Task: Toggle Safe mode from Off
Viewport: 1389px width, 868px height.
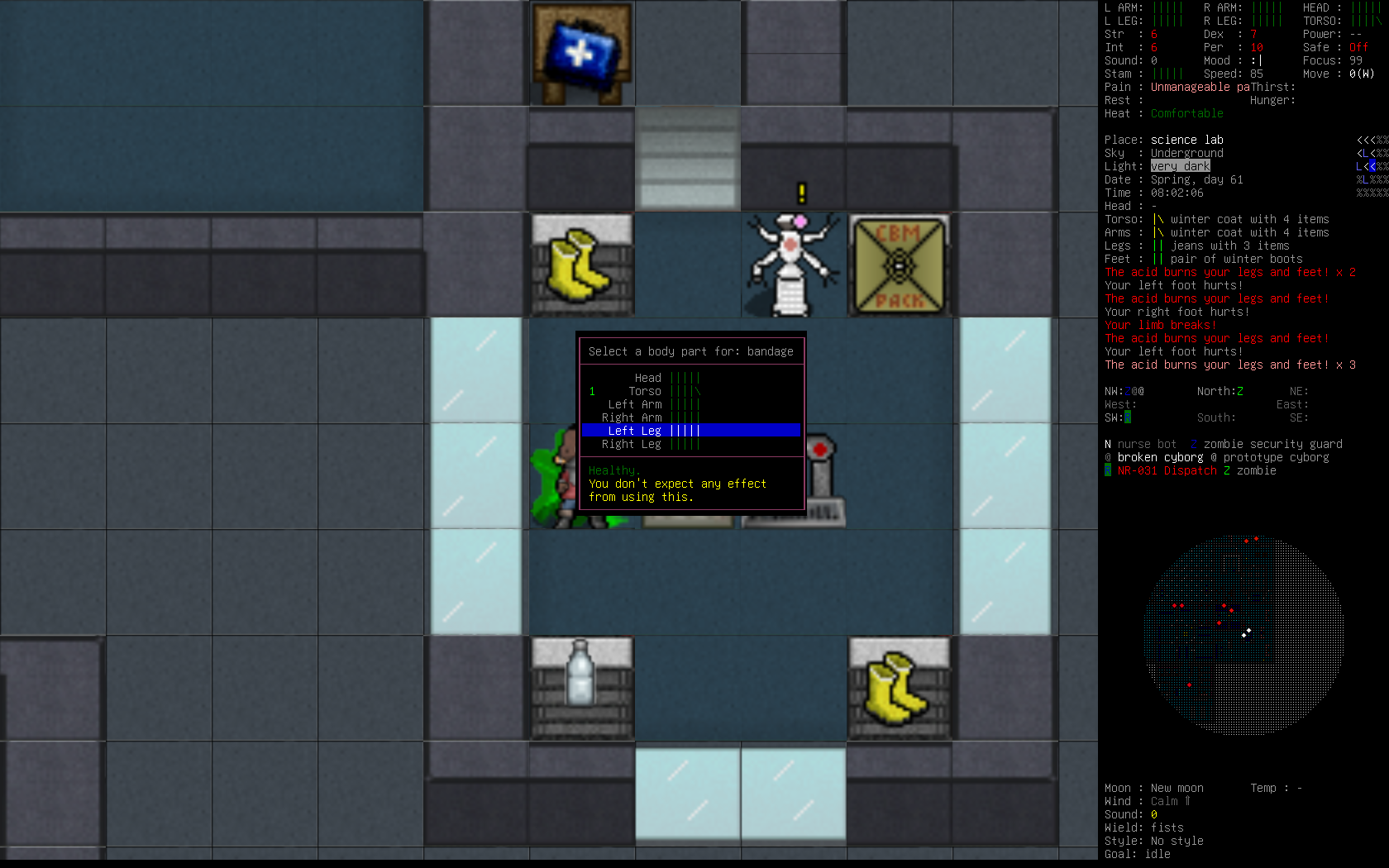Action: [x=1357, y=47]
